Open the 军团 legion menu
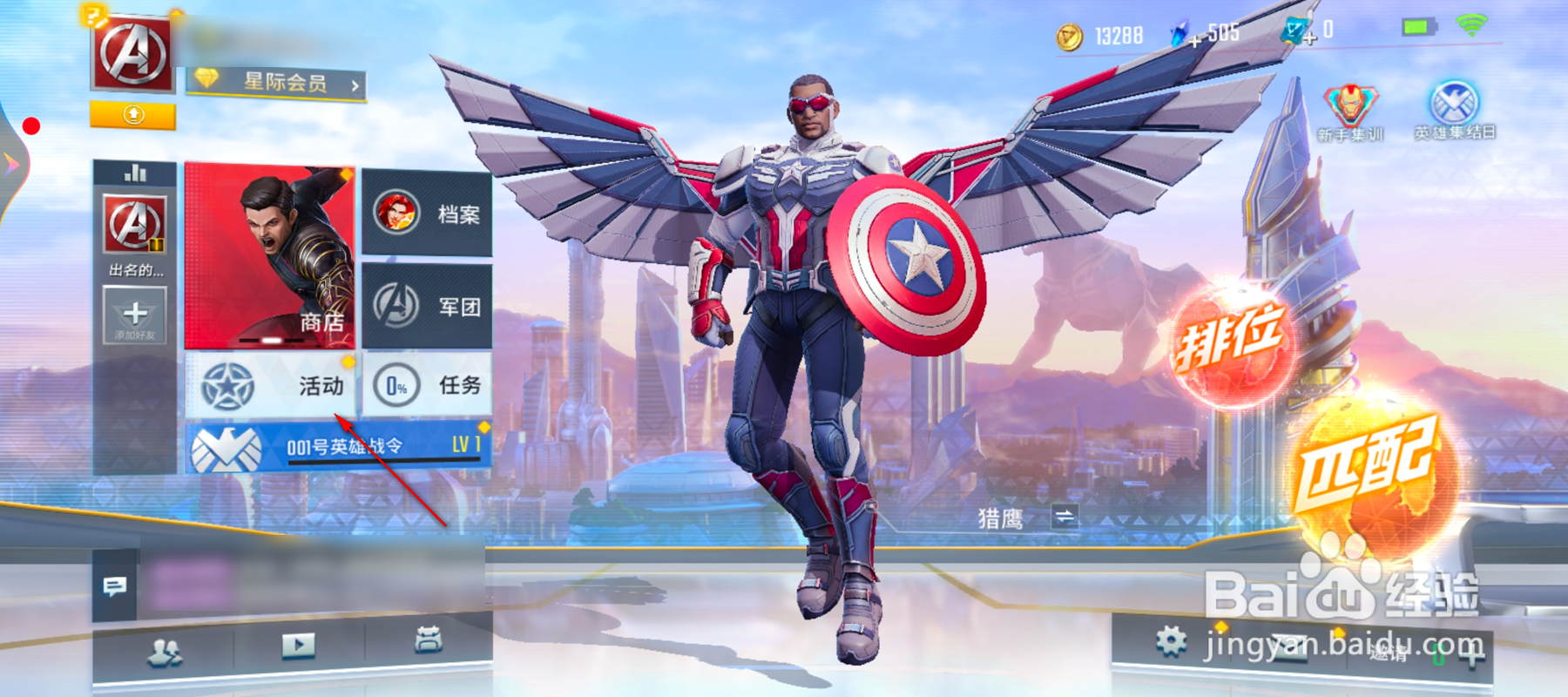 (x=427, y=306)
